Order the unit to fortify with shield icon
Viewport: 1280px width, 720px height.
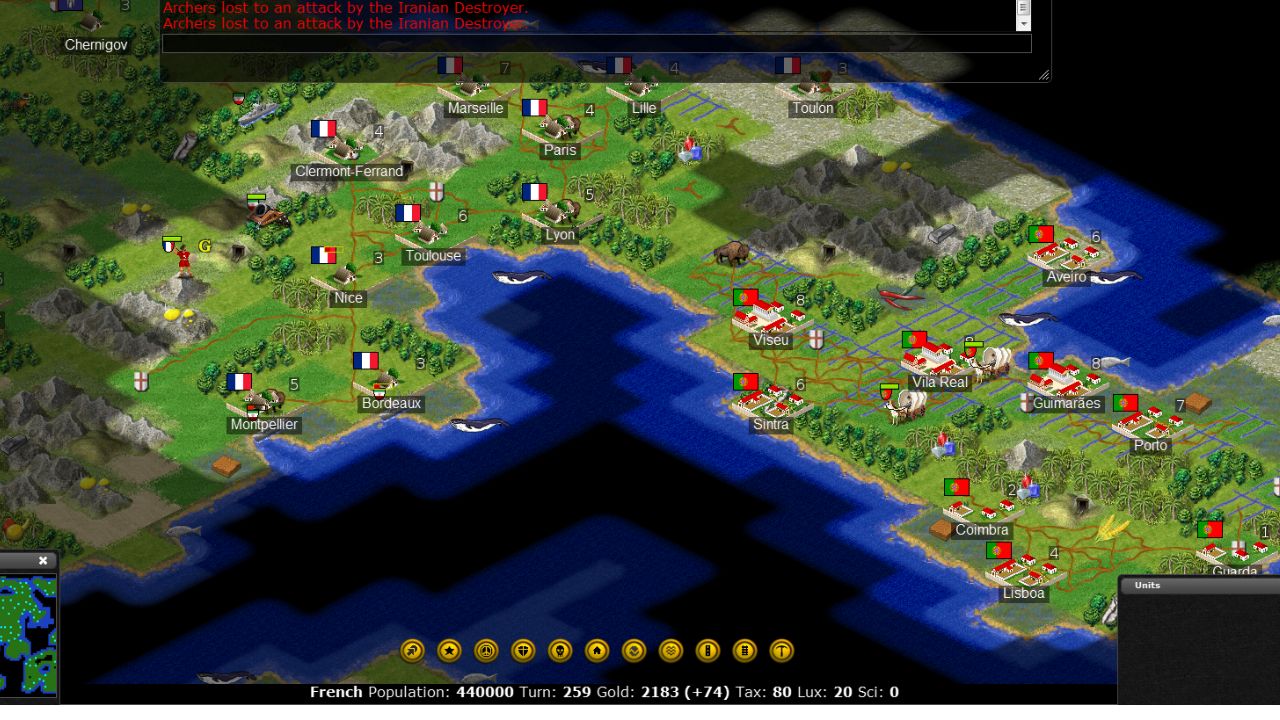point(522,650)
